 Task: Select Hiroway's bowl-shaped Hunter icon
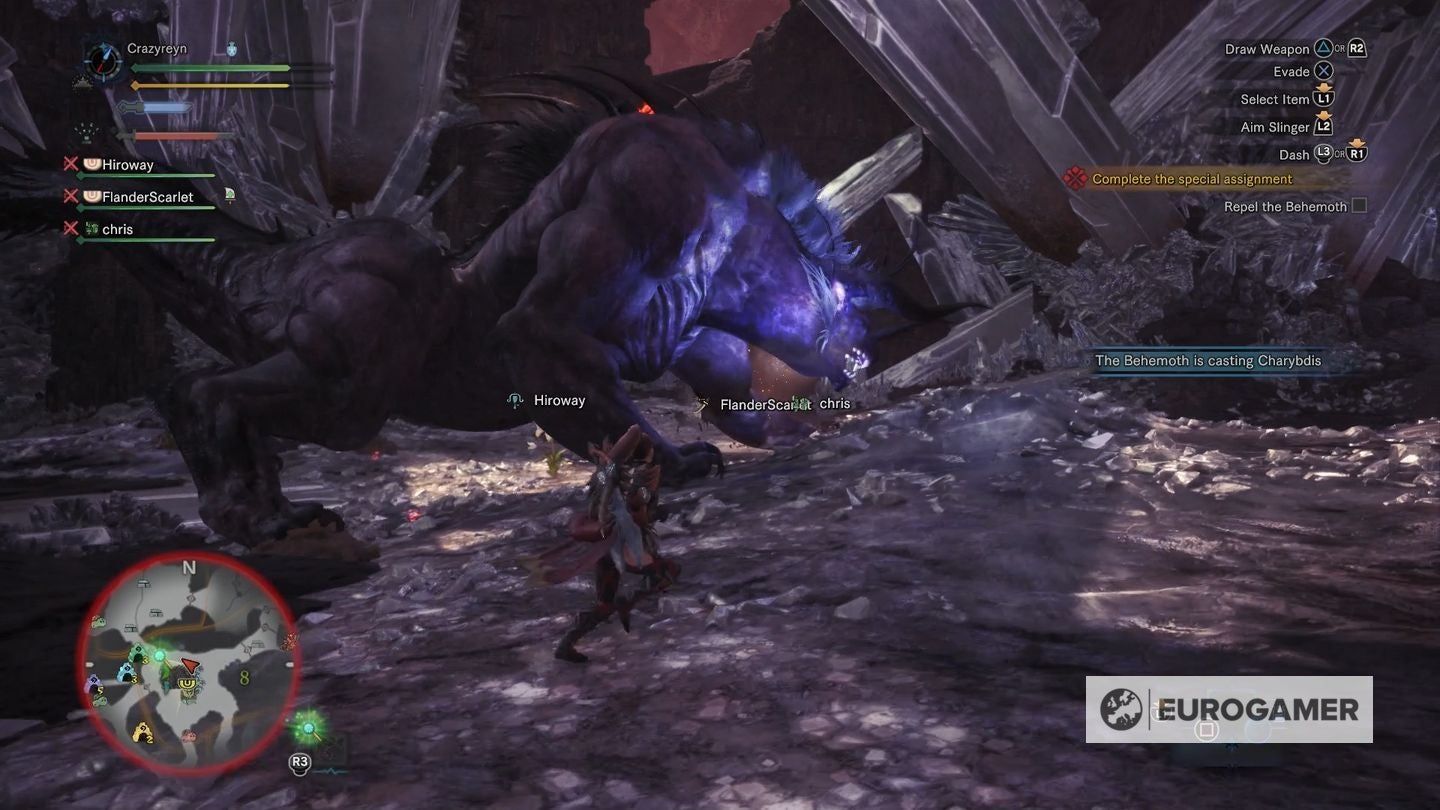coord(92,164)
